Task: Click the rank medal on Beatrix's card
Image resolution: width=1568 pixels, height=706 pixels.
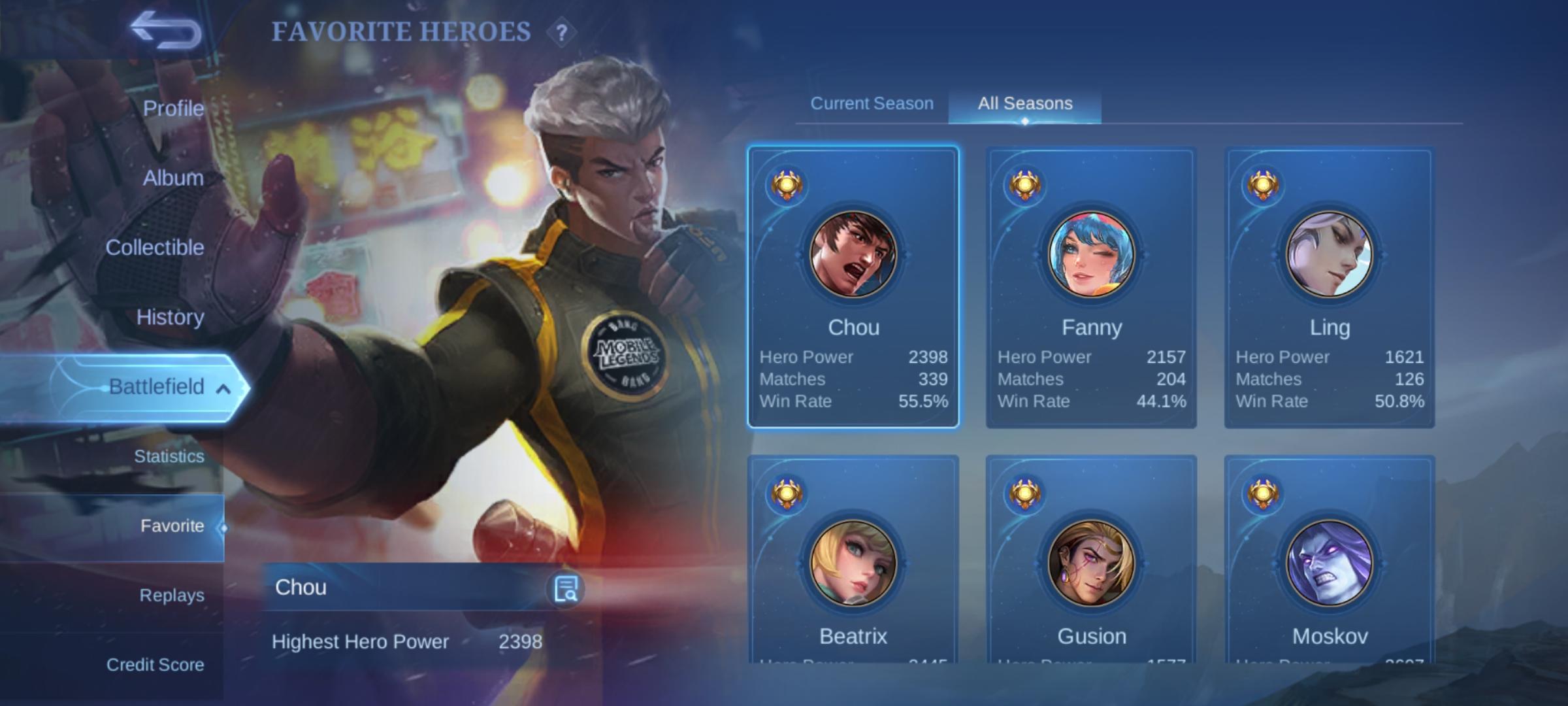Action: (x=789, y=496)
